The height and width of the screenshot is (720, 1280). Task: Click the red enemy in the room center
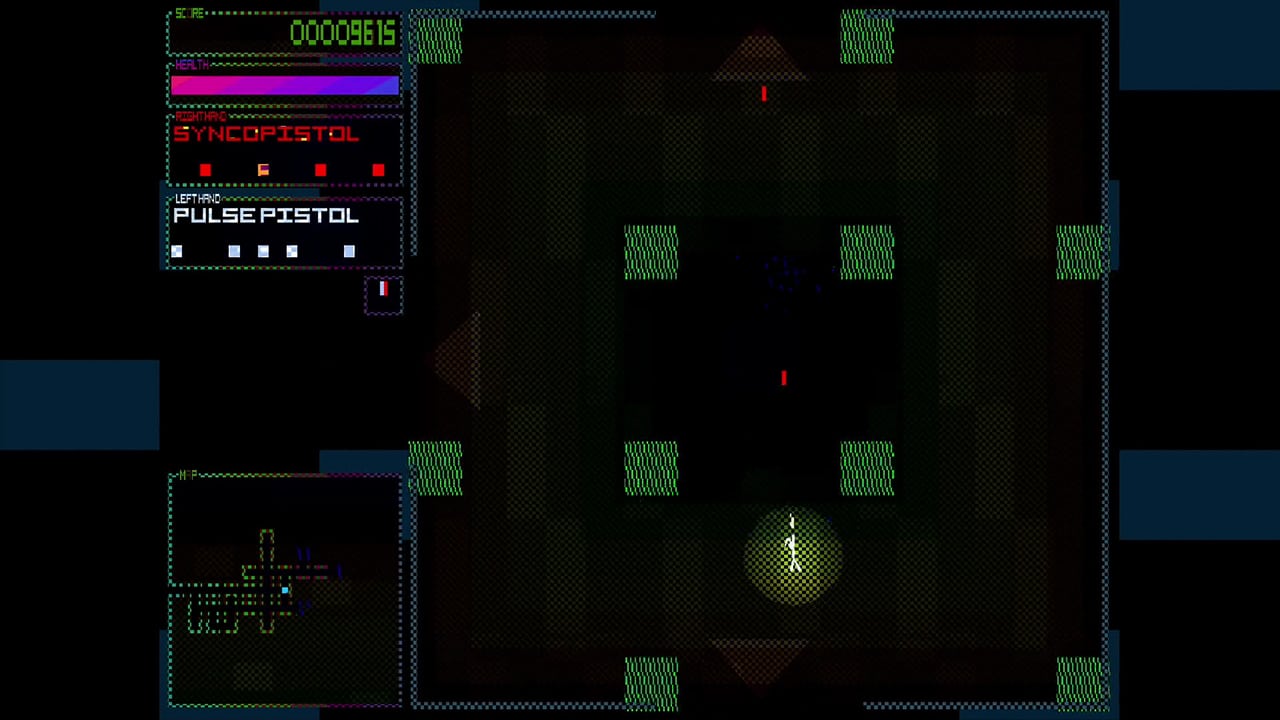pyautogui.click(x=784, y=378)
